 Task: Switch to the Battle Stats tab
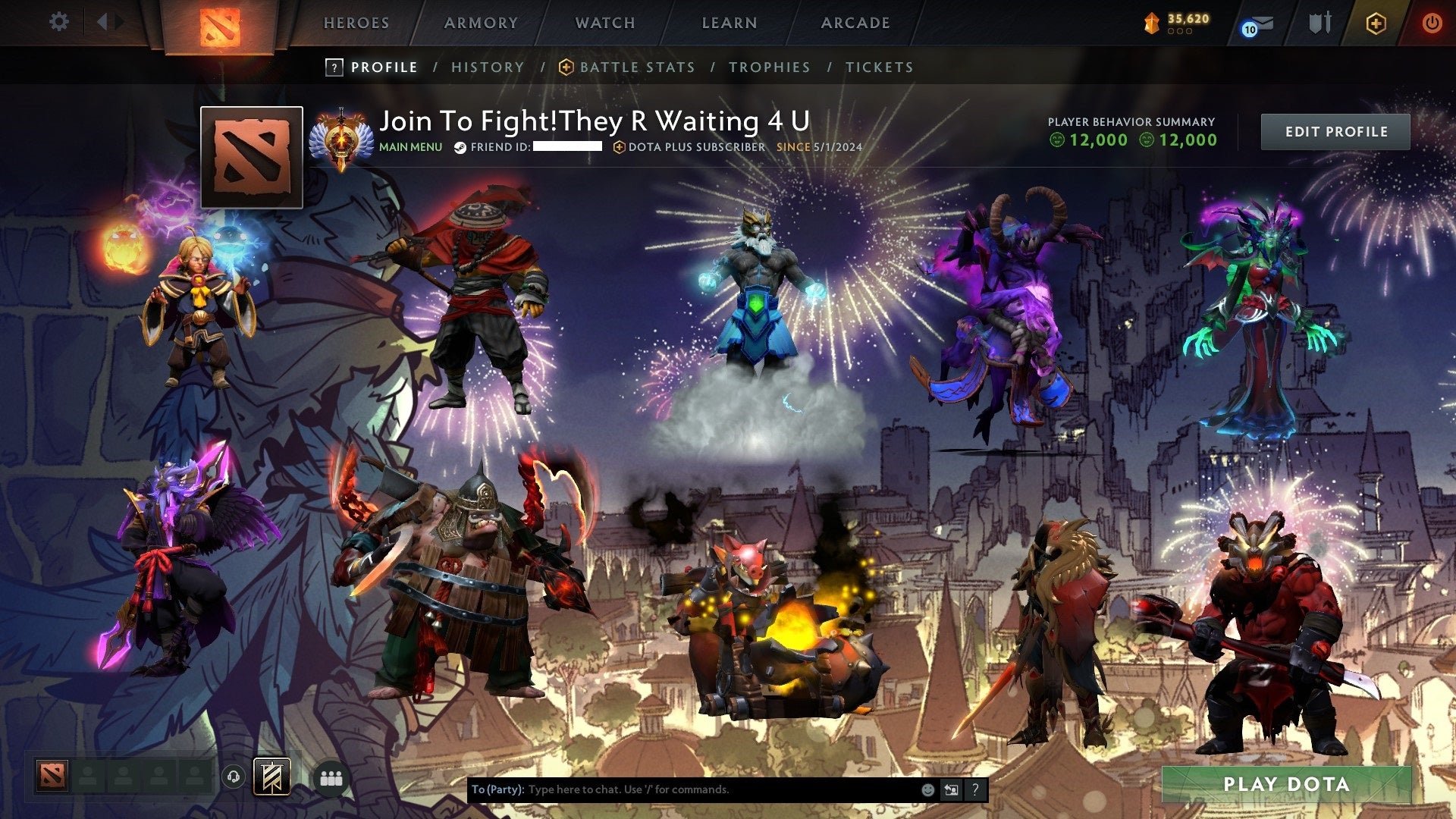637,67
